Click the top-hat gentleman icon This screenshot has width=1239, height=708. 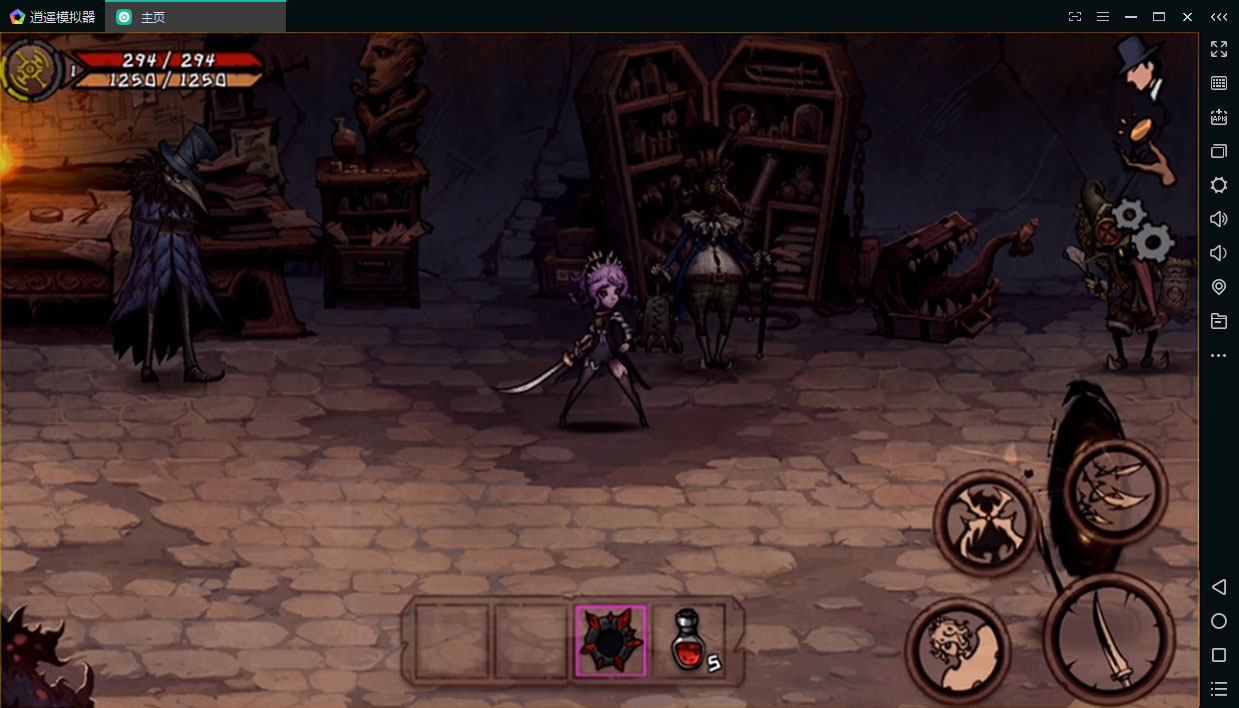[1139, 66]
